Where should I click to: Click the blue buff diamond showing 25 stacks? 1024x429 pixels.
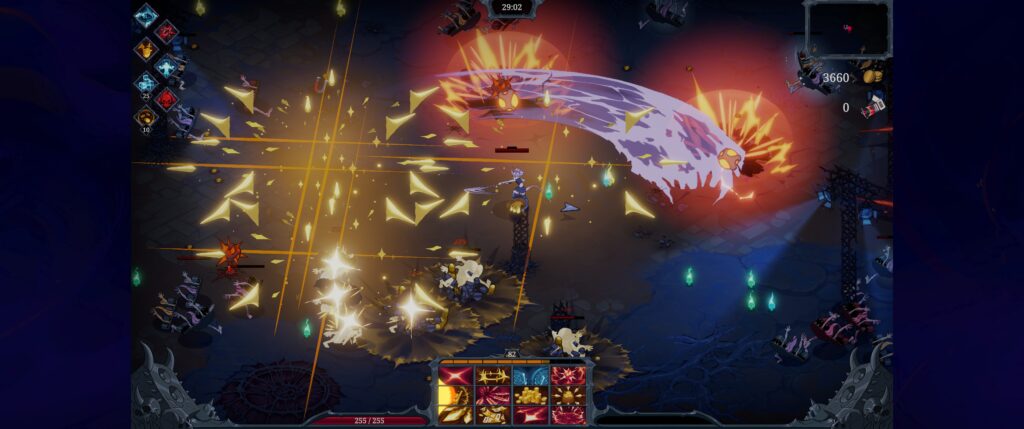146,83
